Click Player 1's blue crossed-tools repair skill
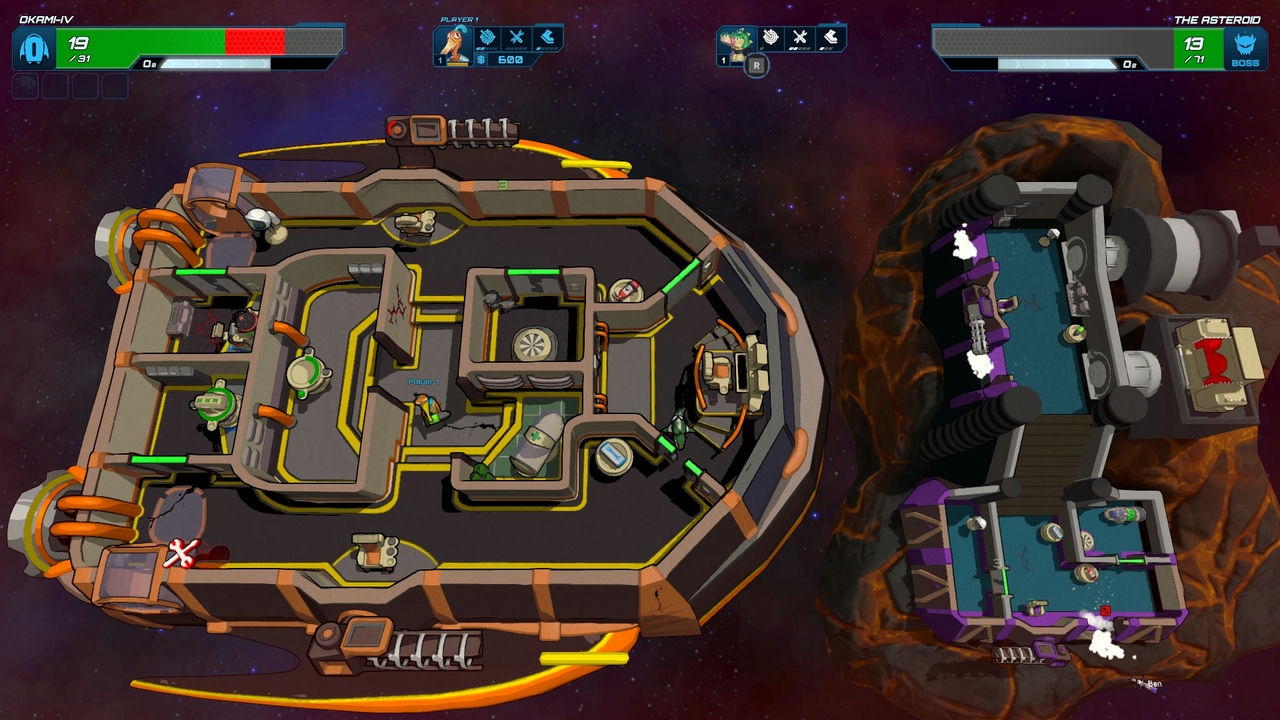 click(517, 39)
